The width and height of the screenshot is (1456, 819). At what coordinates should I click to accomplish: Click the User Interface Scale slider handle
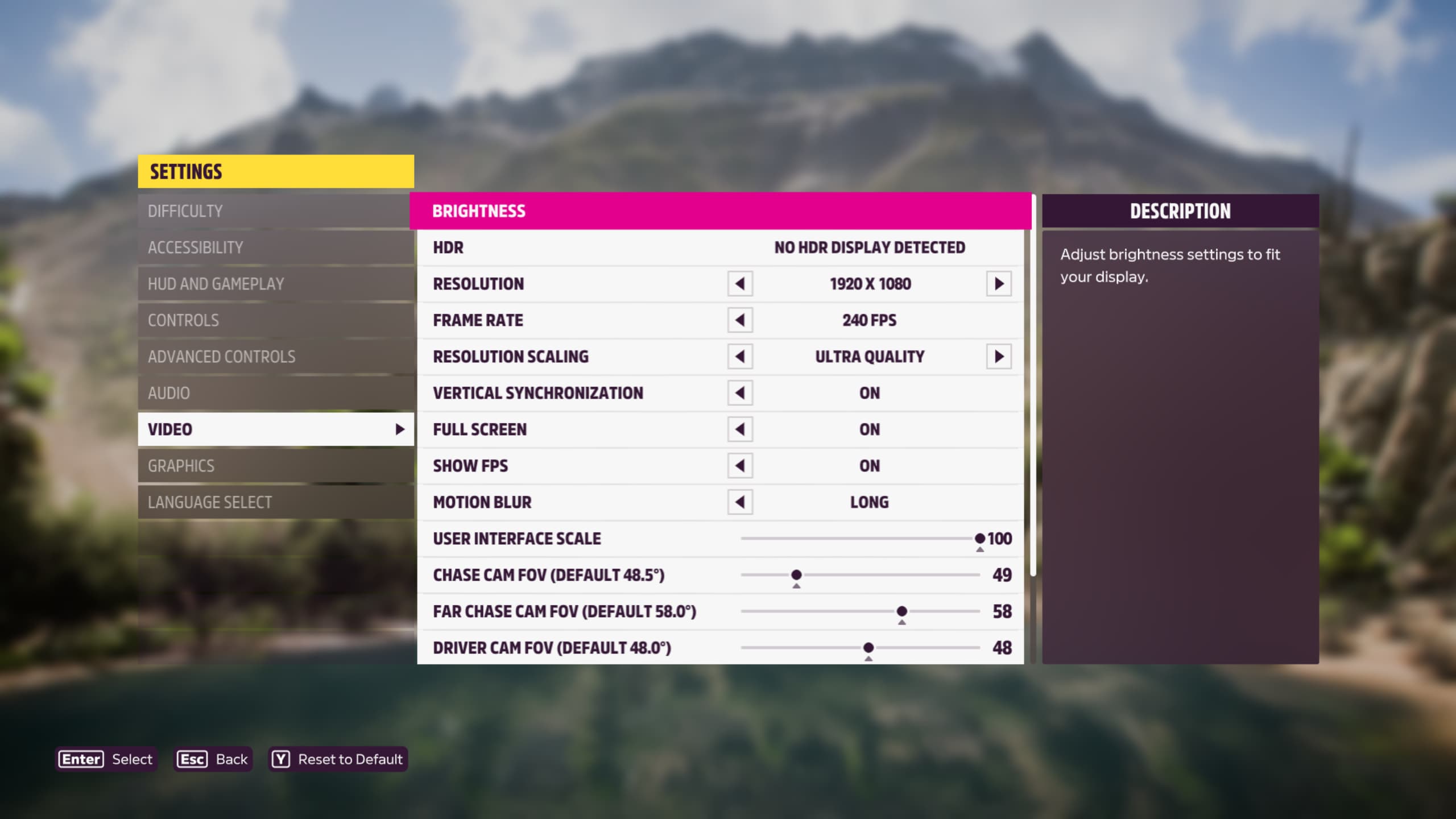(x=979, y=538)
